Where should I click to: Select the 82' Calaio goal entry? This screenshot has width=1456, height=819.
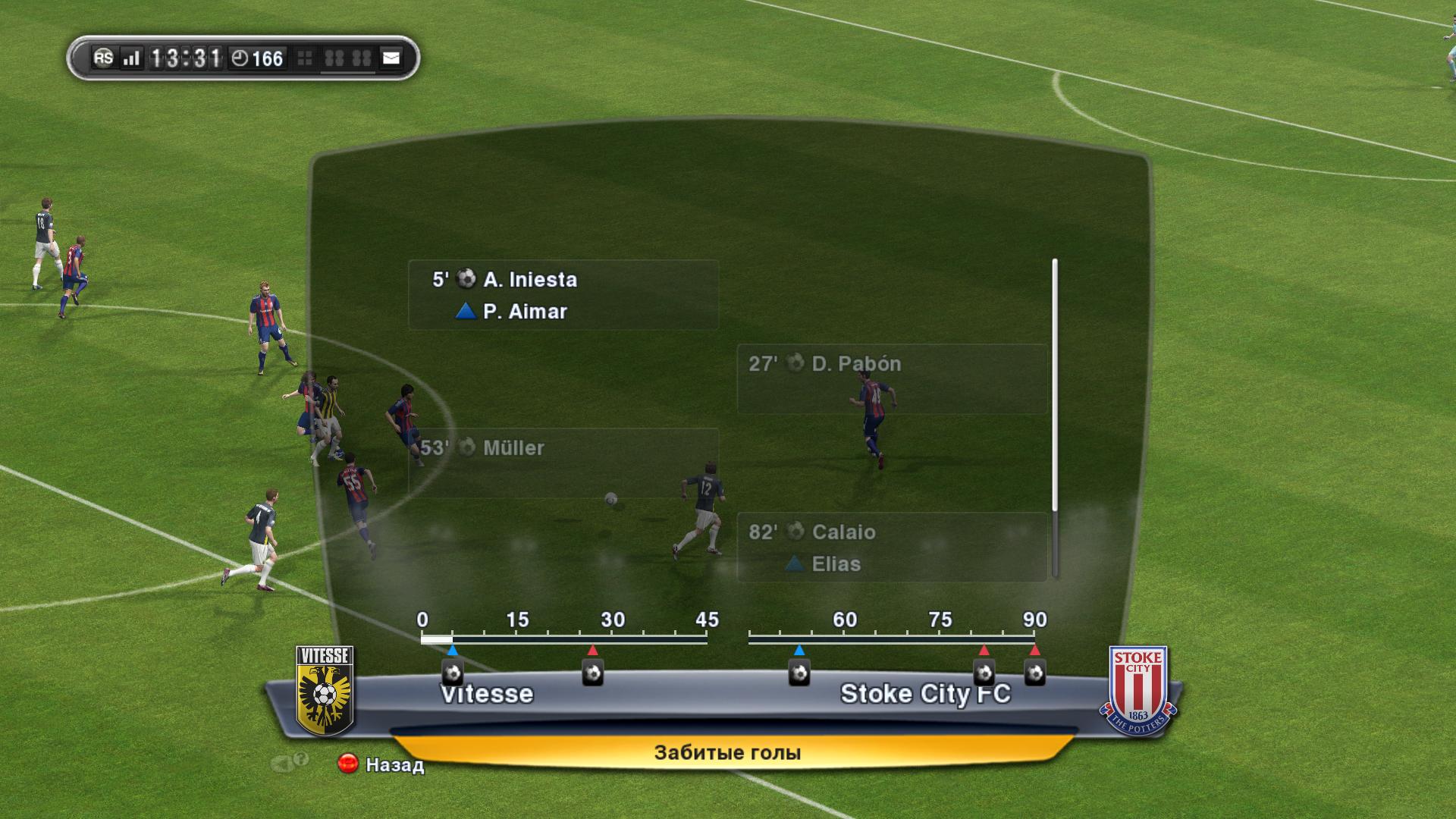[x=892, y=547]
